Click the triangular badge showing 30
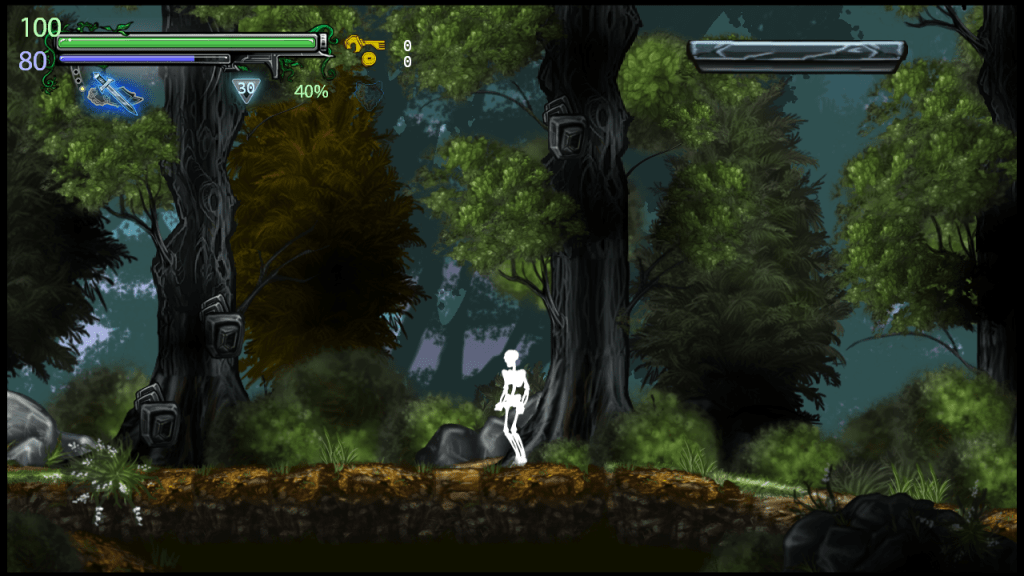 pos(246,89)
